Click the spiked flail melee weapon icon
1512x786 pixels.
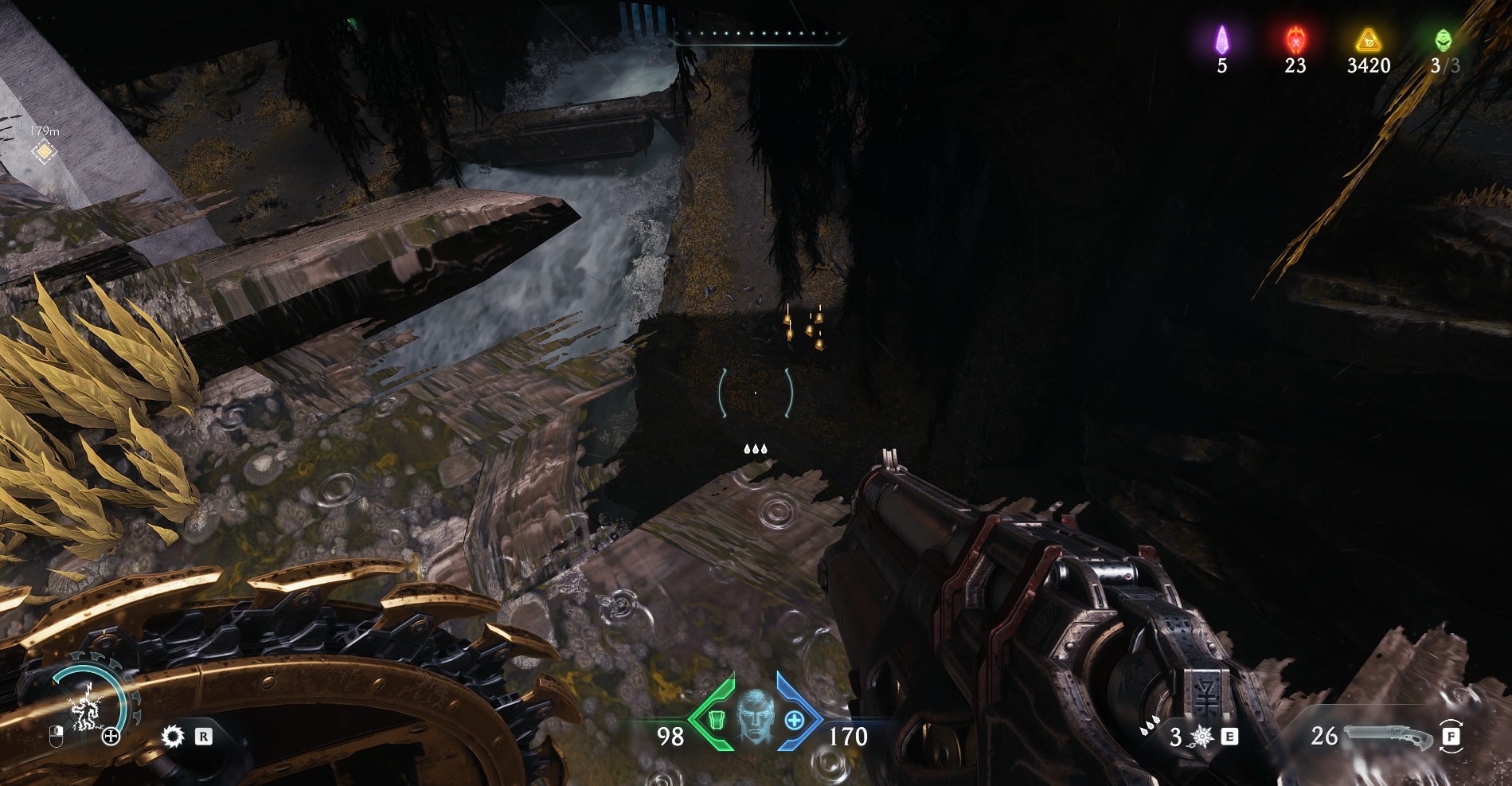[x=1201, y=737]
